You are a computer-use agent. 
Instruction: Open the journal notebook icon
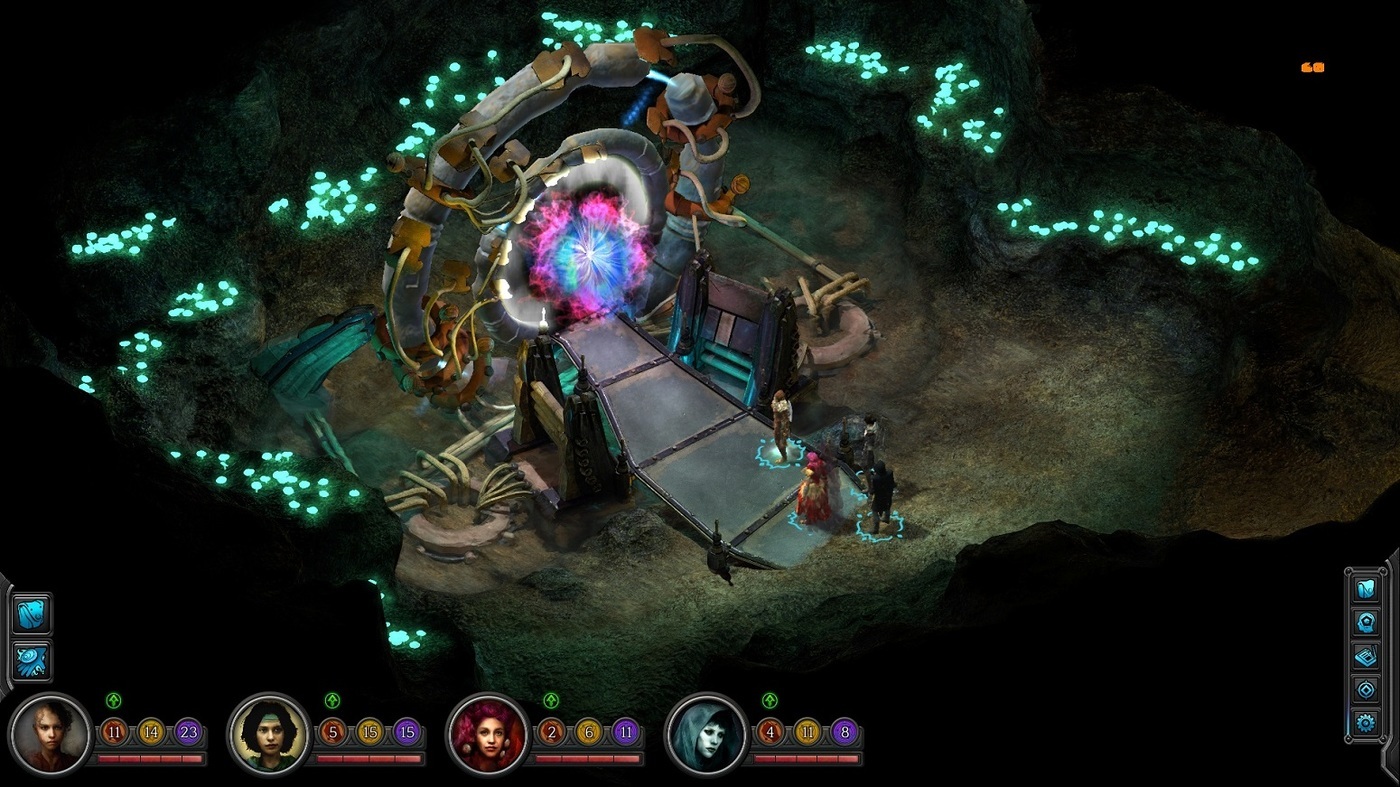1366,656
